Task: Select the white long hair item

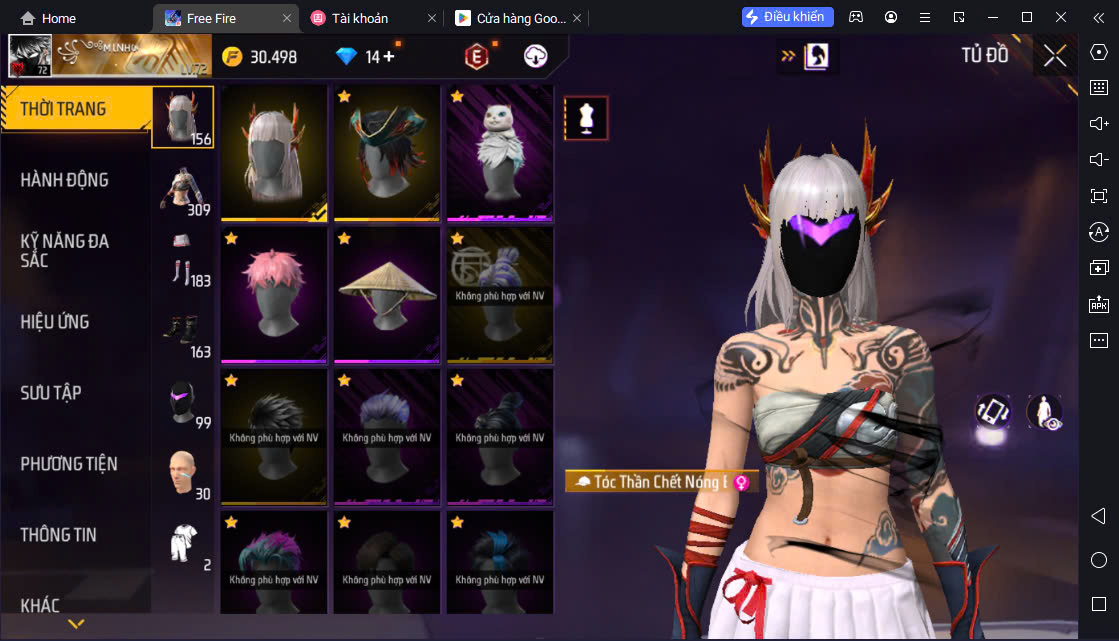Action: (274, 151)
